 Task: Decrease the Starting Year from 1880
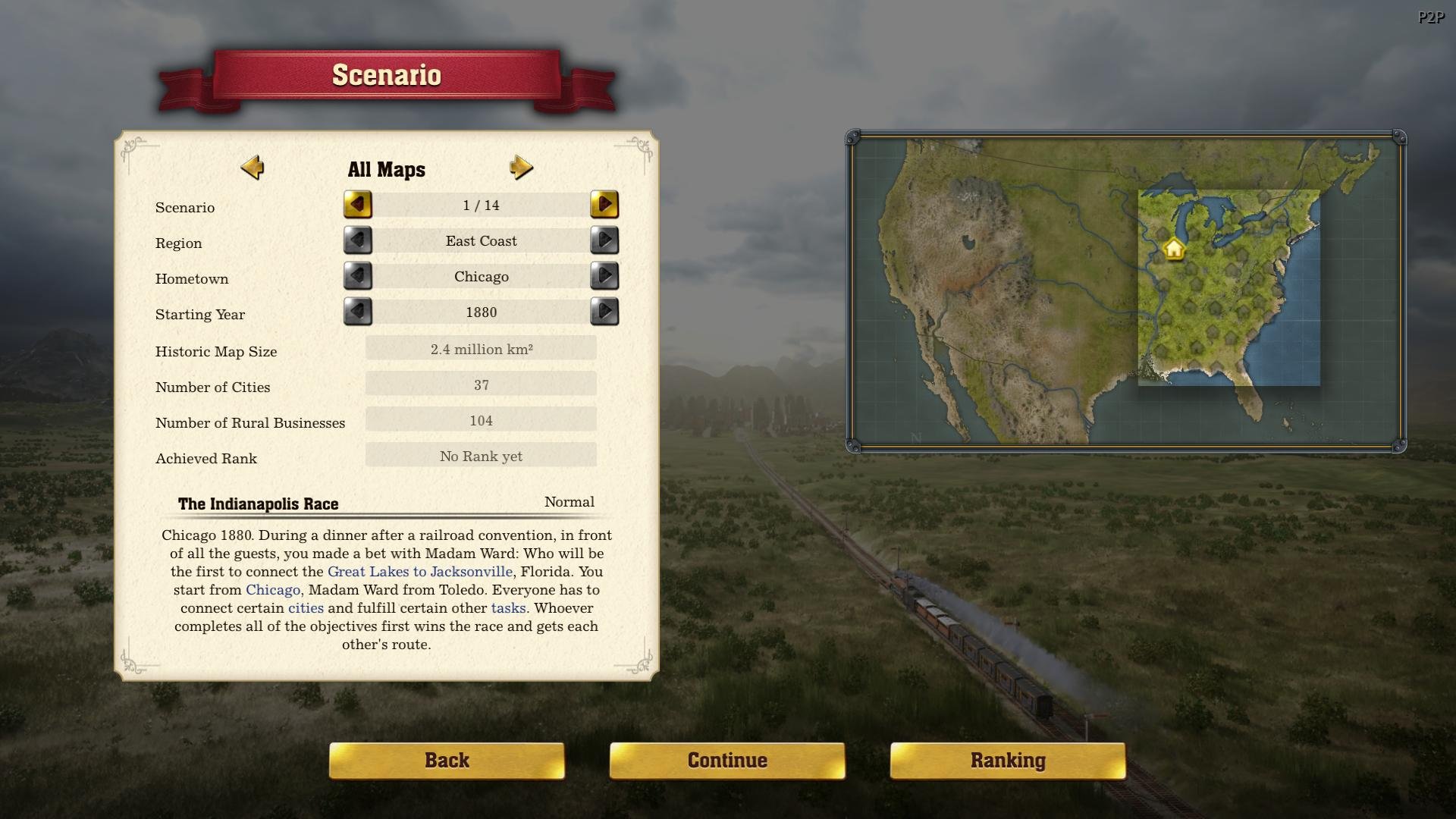(358, 312)
